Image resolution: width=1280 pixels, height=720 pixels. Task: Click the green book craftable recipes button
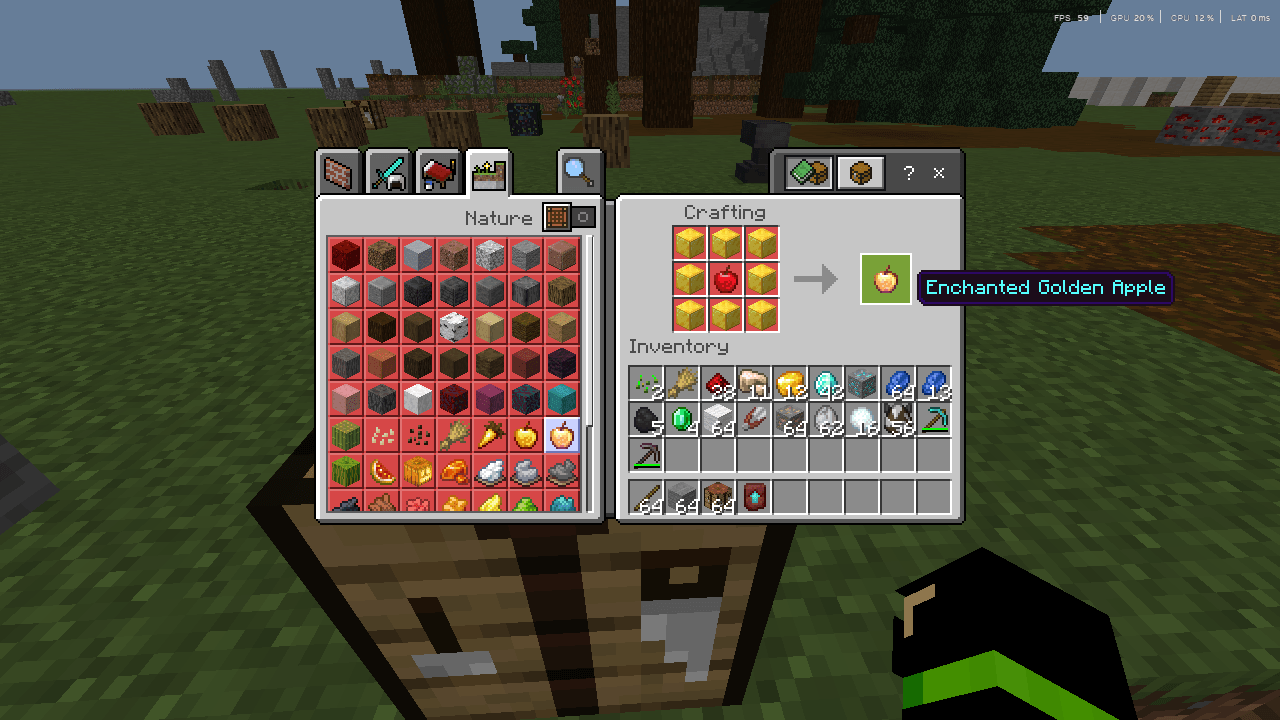(x=808, y=171)
